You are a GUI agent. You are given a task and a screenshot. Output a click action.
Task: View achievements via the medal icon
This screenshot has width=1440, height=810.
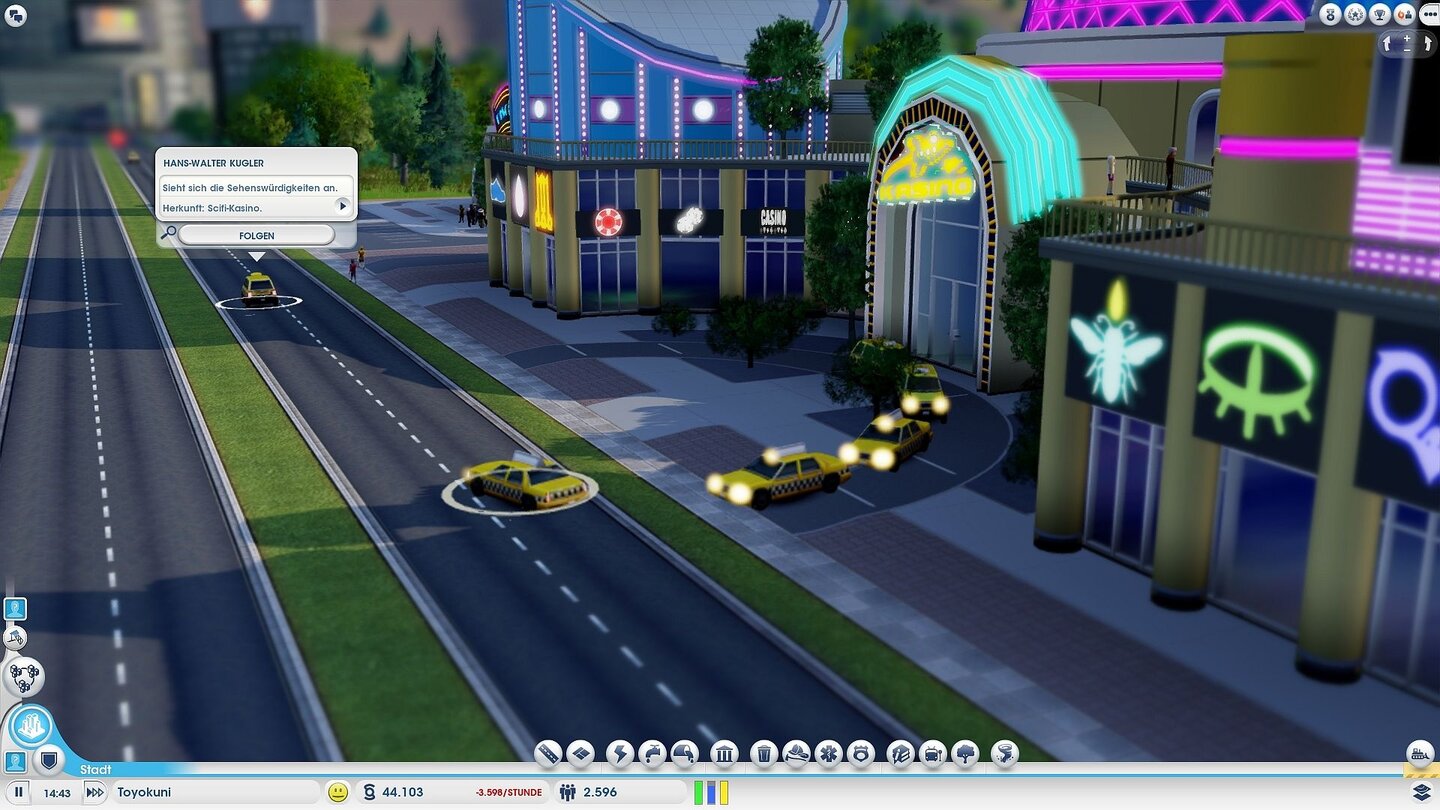click(1330, 14)
